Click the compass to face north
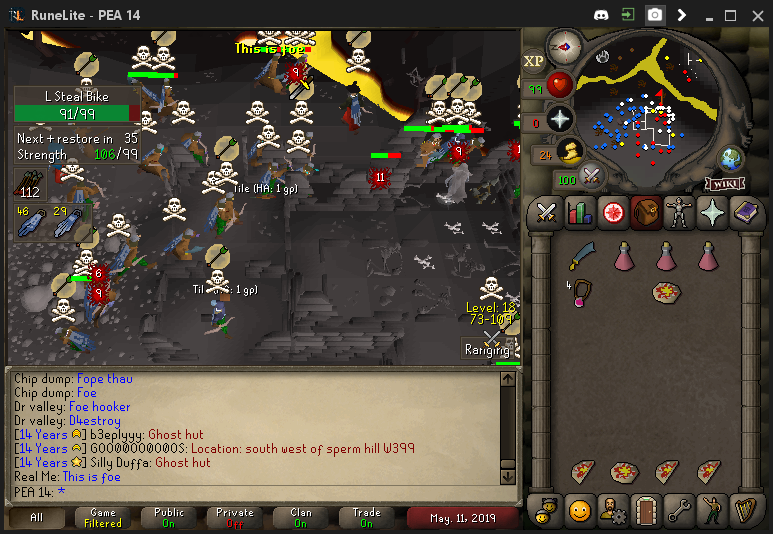Screen dimensions: 773x534 pyautogui.click(x=565, y=46)
